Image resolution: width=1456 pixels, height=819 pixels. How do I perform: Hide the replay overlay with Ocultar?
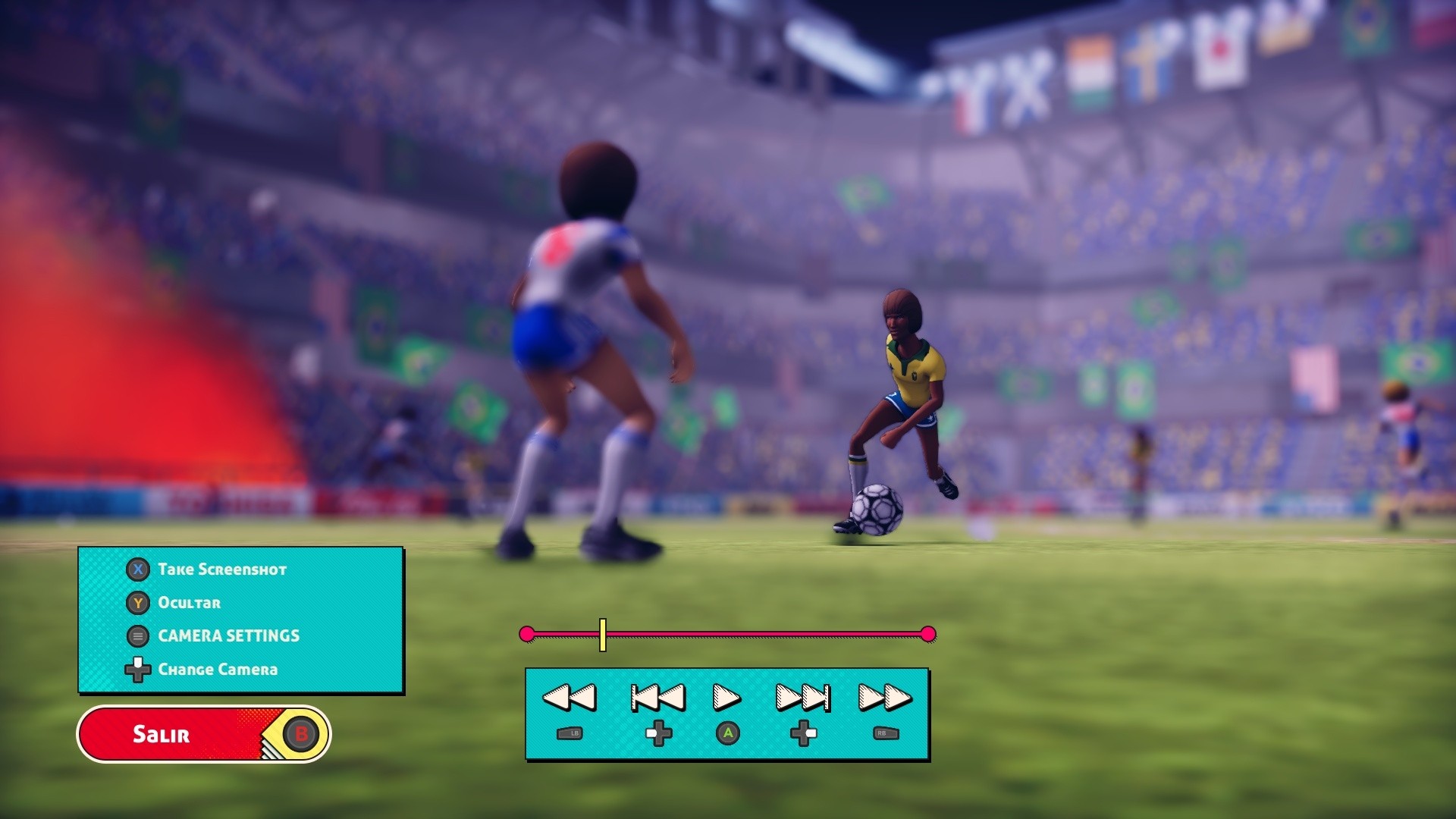coord(188,603)
